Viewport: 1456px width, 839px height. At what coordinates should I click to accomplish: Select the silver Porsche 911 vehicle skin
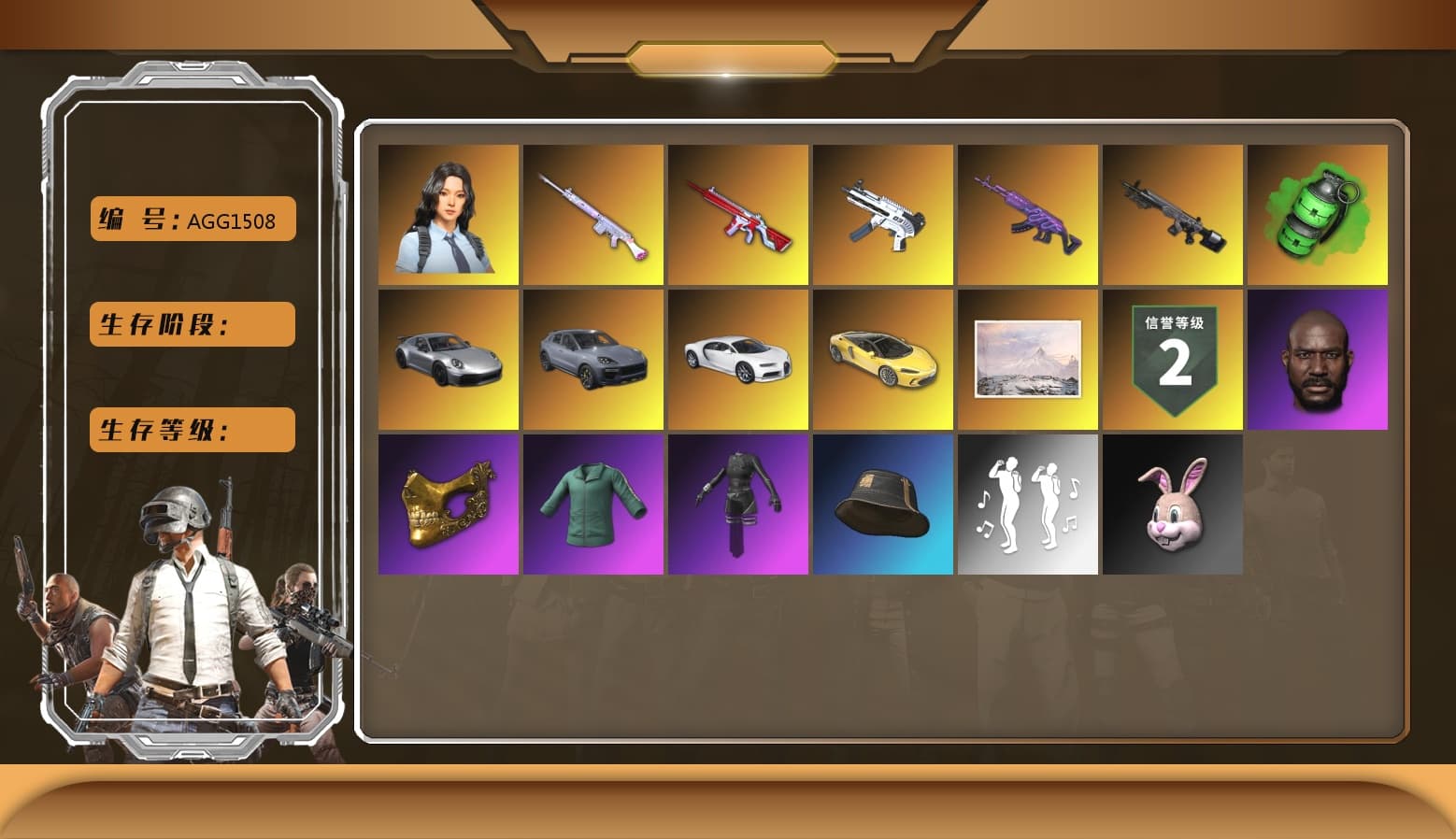[447, 360]
